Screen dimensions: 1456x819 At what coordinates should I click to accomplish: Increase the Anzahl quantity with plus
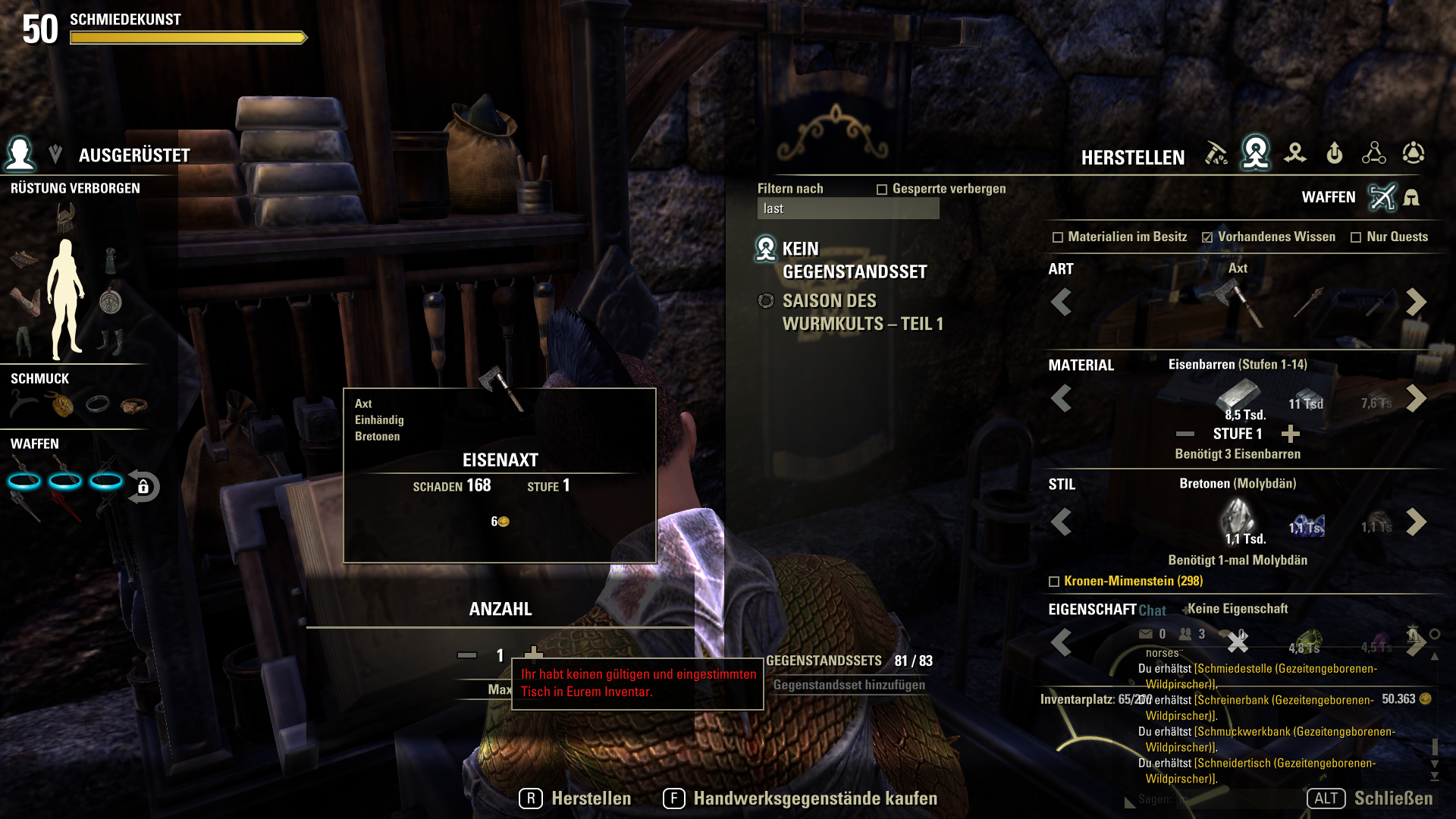pos(534,653)
